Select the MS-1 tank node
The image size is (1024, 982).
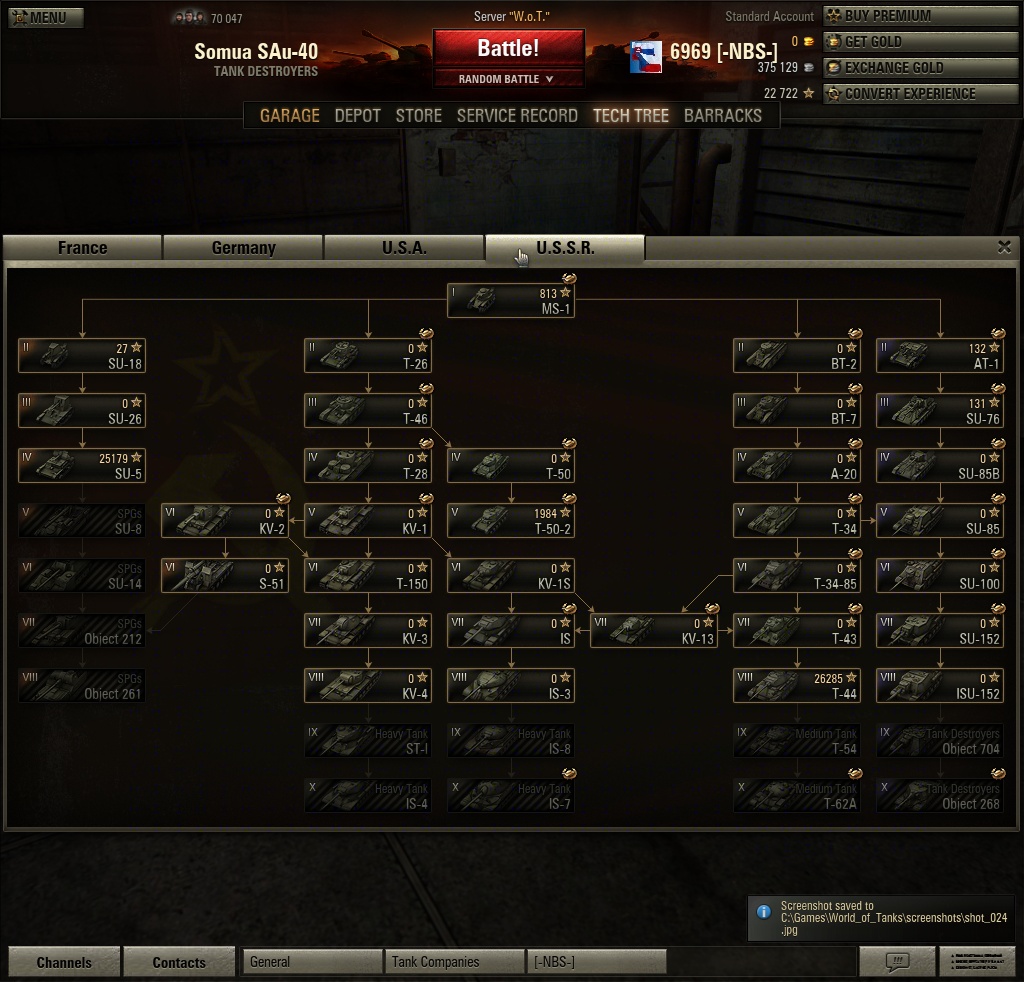pos(511,301)
